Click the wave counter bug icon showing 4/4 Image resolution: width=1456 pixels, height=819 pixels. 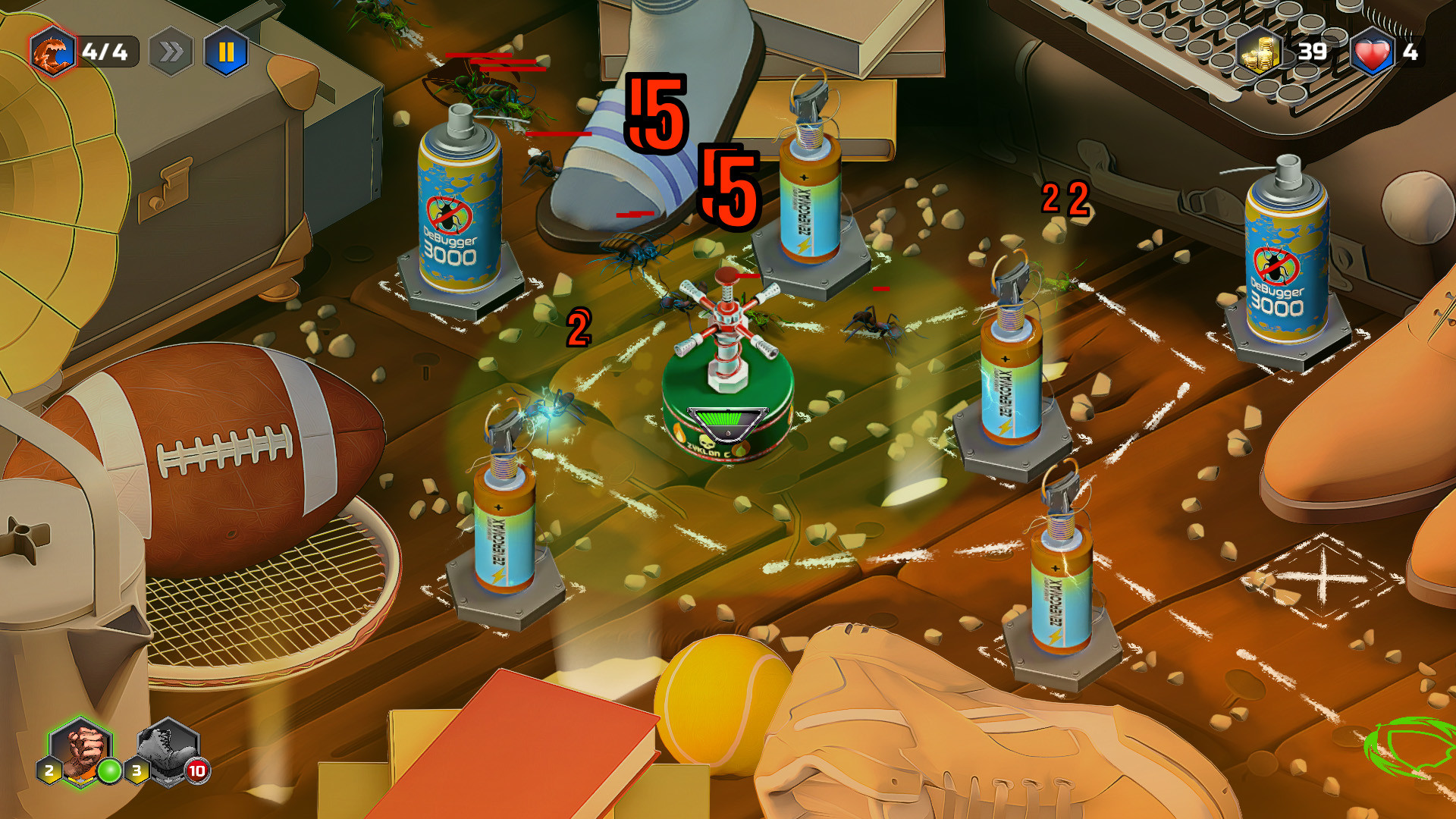coord(52,52)
